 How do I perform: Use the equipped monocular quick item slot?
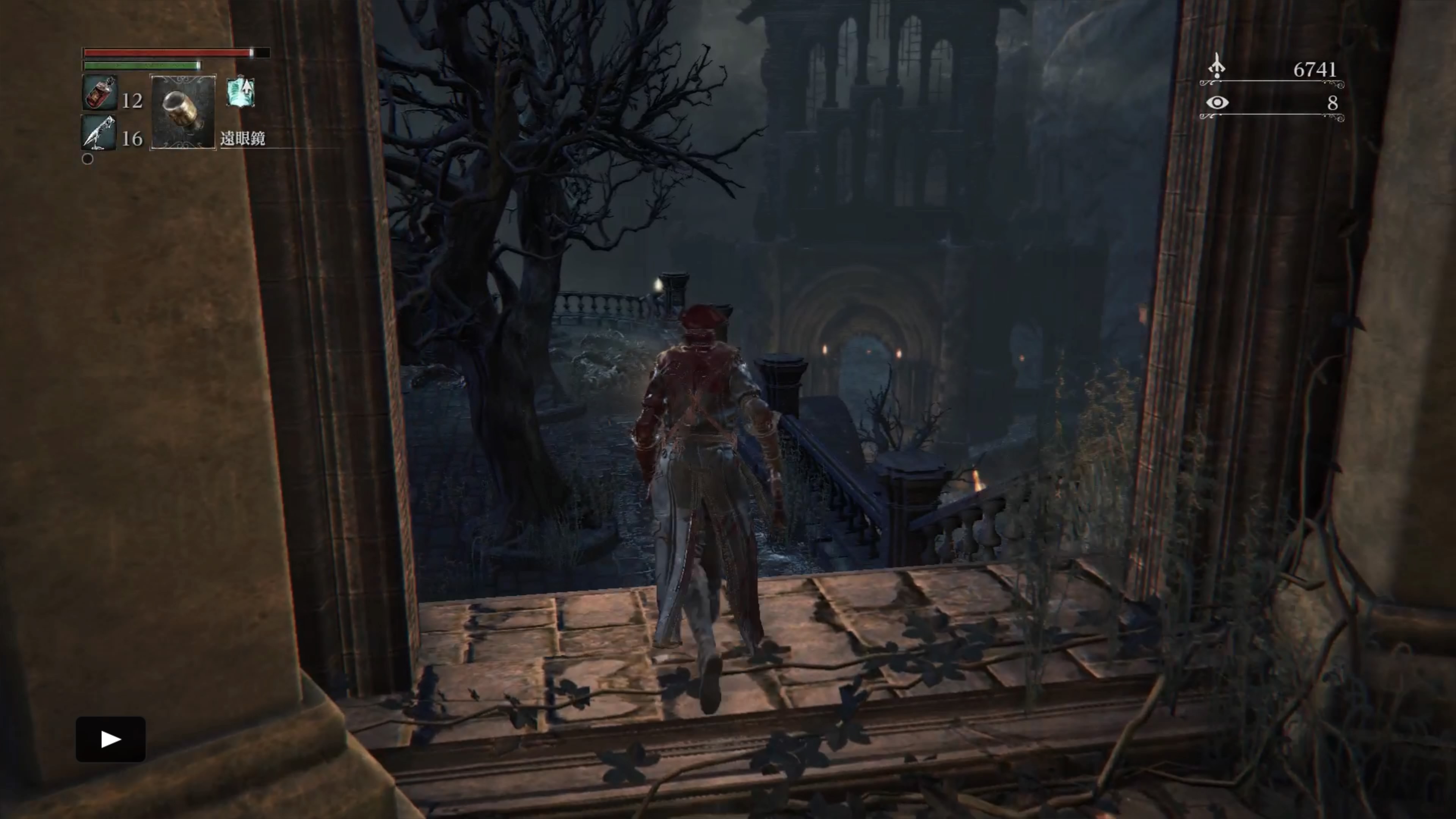pyautogui.click(x=182, y=111)
